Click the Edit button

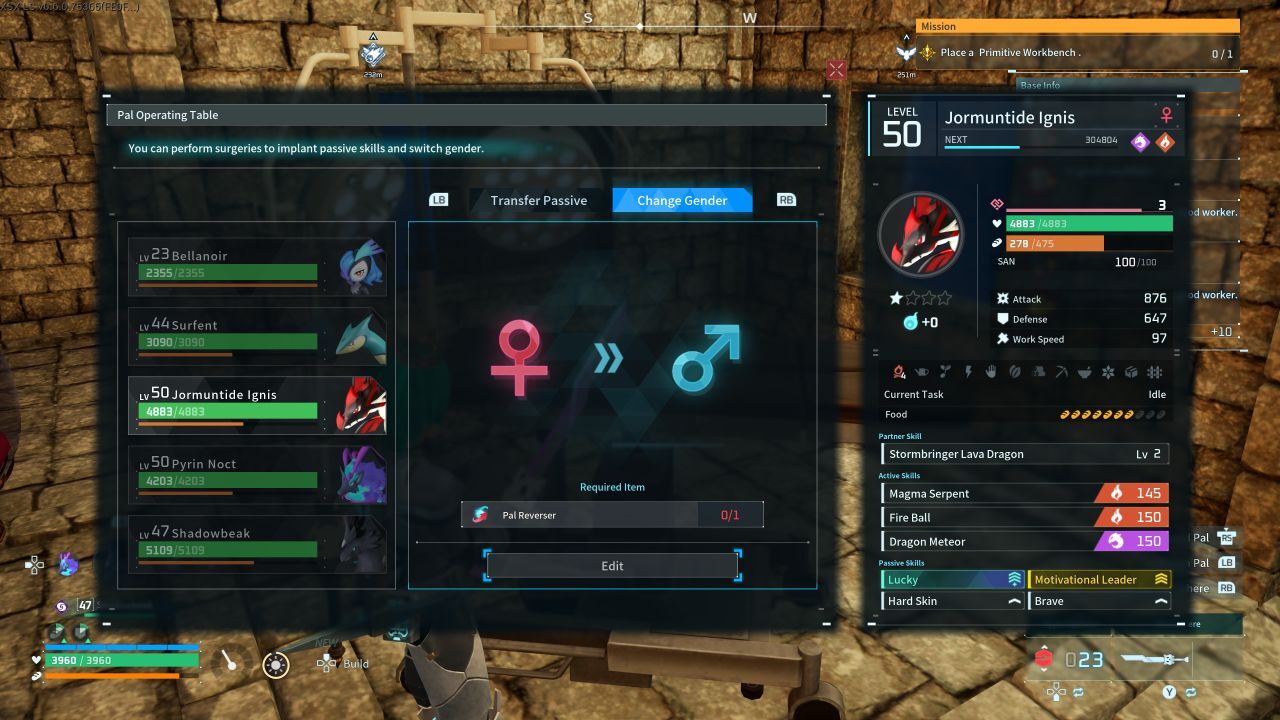612,566
